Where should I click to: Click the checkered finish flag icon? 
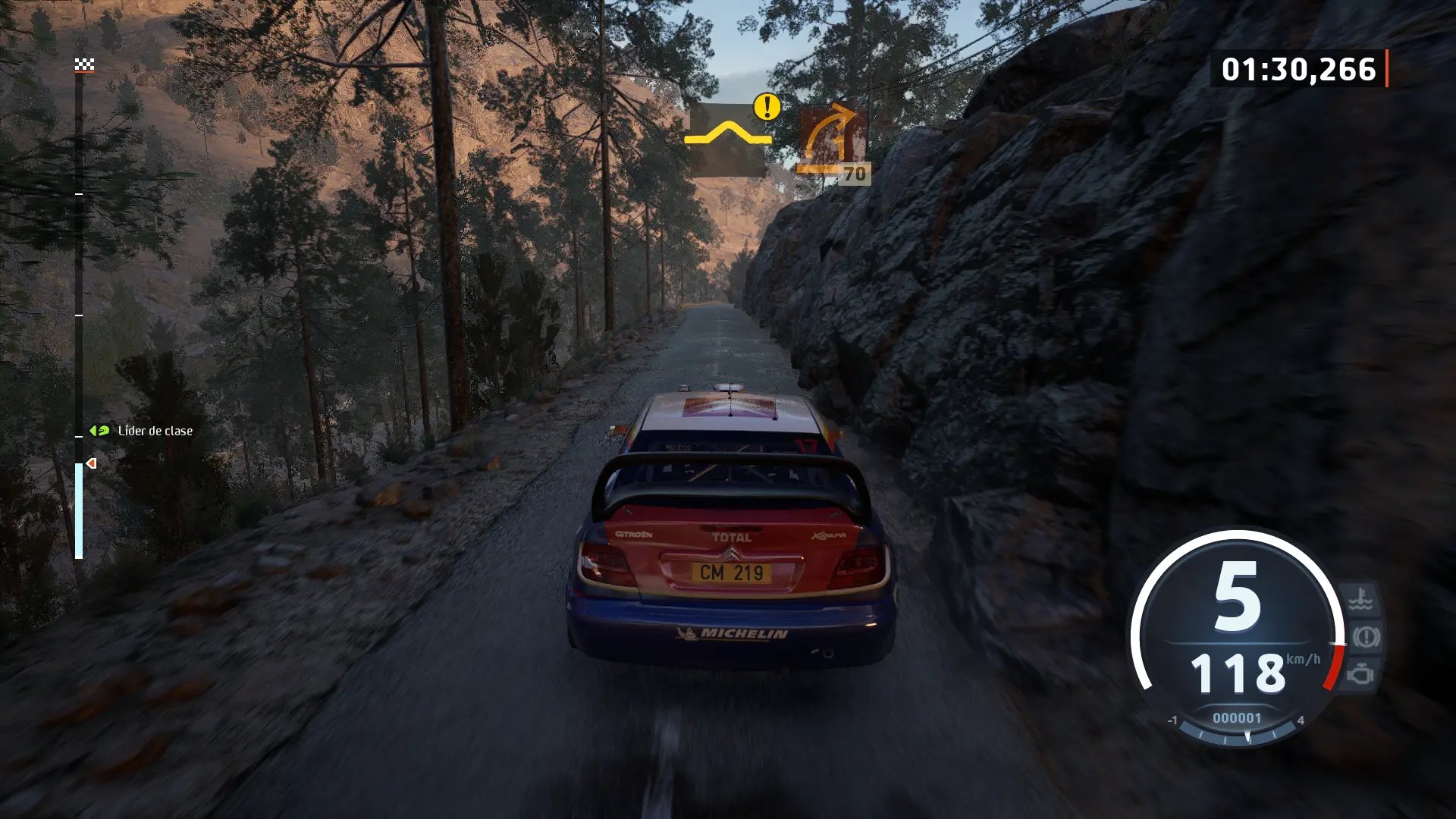point(84,65)
